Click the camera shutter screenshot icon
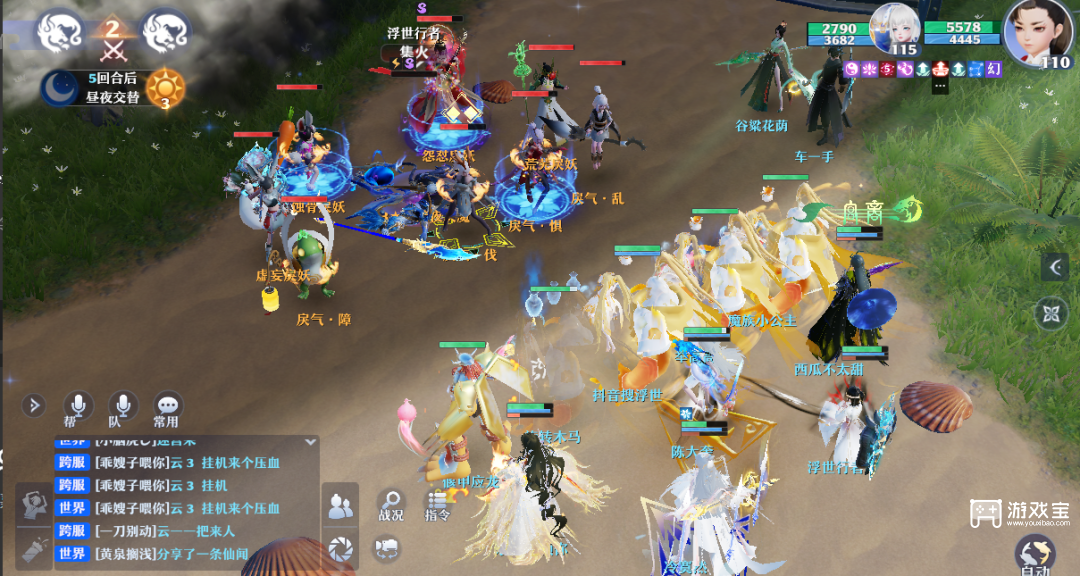This screenshot has height=576, width=1080. tap(341, 547)
